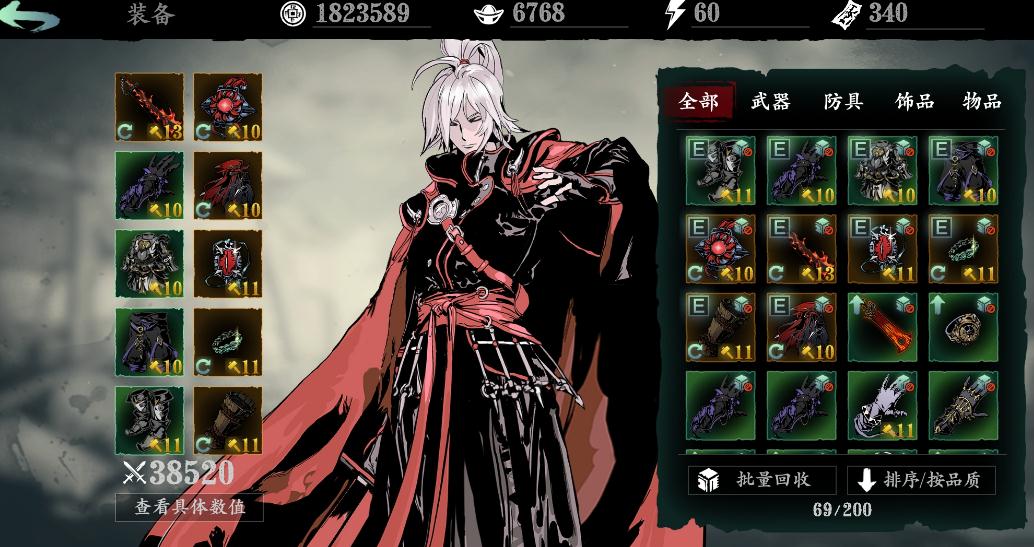Go back with the arrow button

[31, 17]
